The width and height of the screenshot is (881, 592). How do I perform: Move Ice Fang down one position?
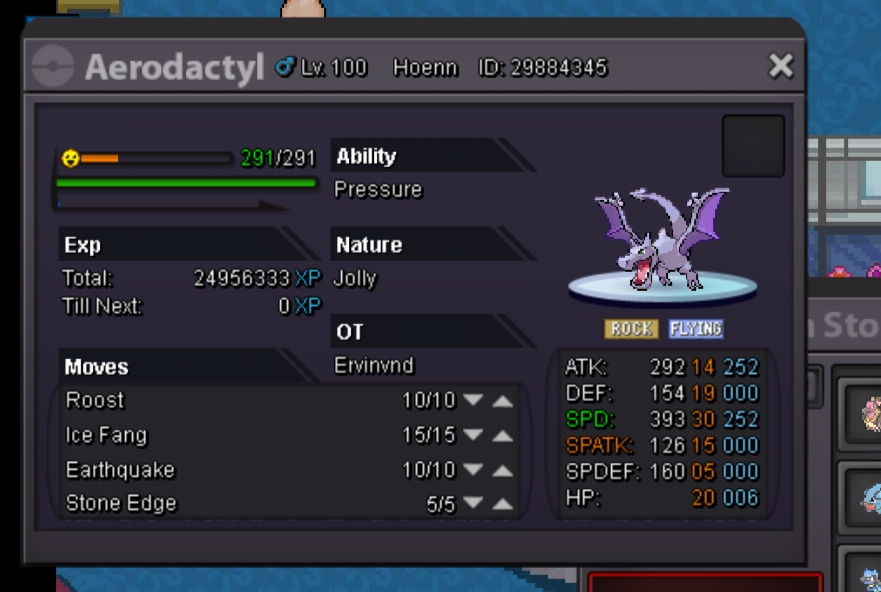[x=473, y=436]
